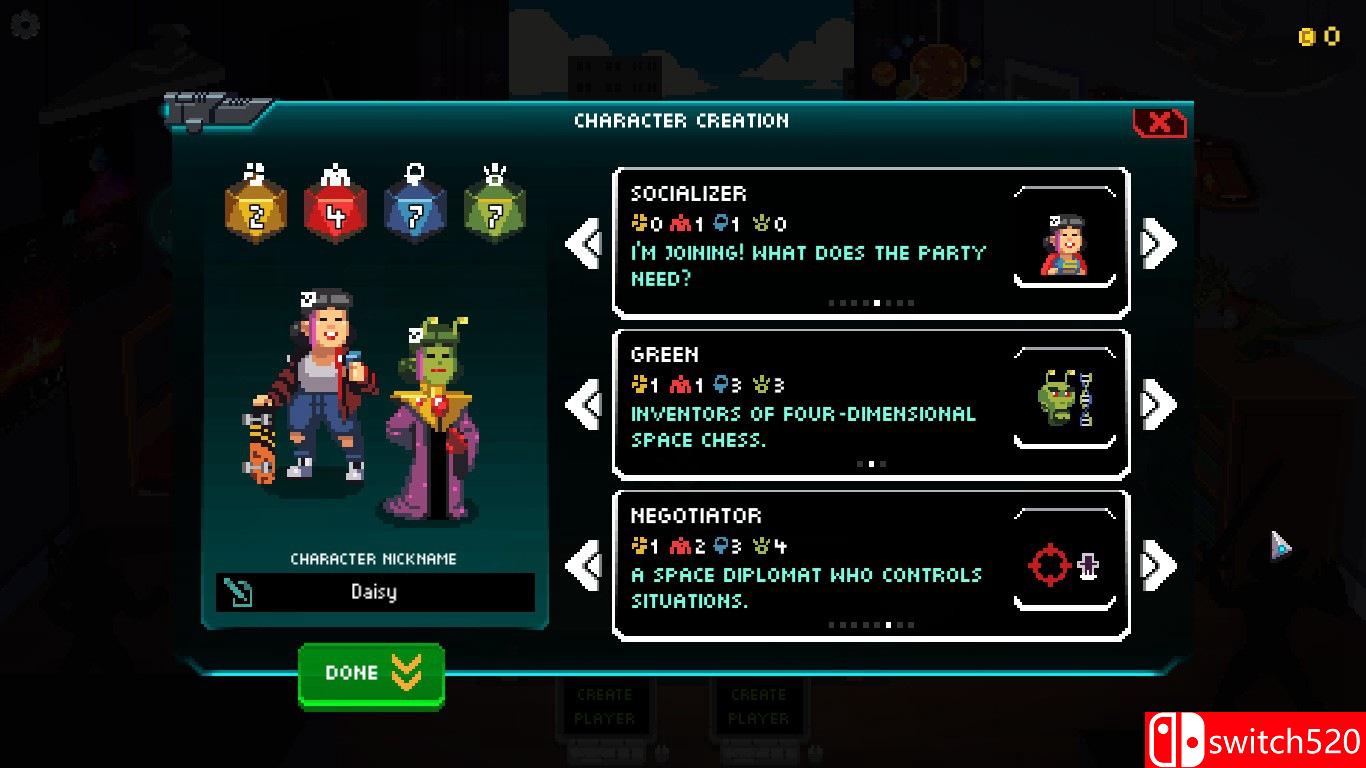Screen dimensions: 1366x768
Task: Select the Socializer player type card
Action: tap(870, 243)
